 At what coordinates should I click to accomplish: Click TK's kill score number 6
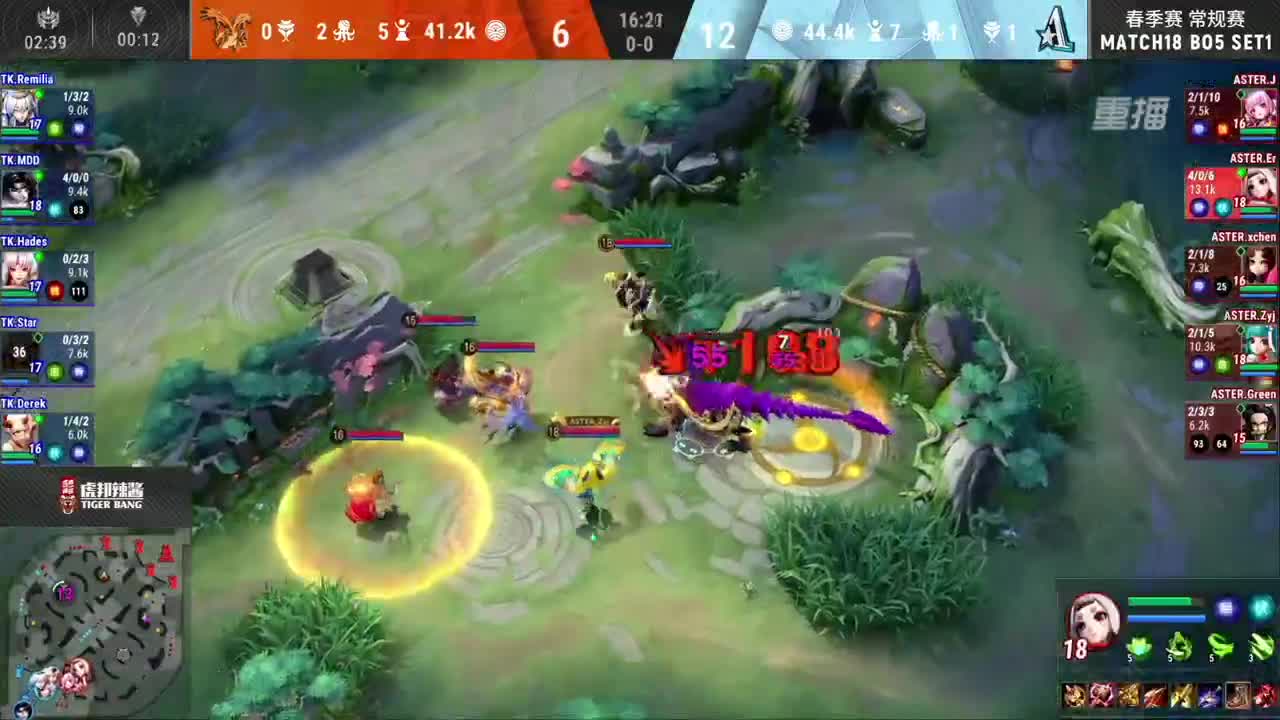click(560, 35)
